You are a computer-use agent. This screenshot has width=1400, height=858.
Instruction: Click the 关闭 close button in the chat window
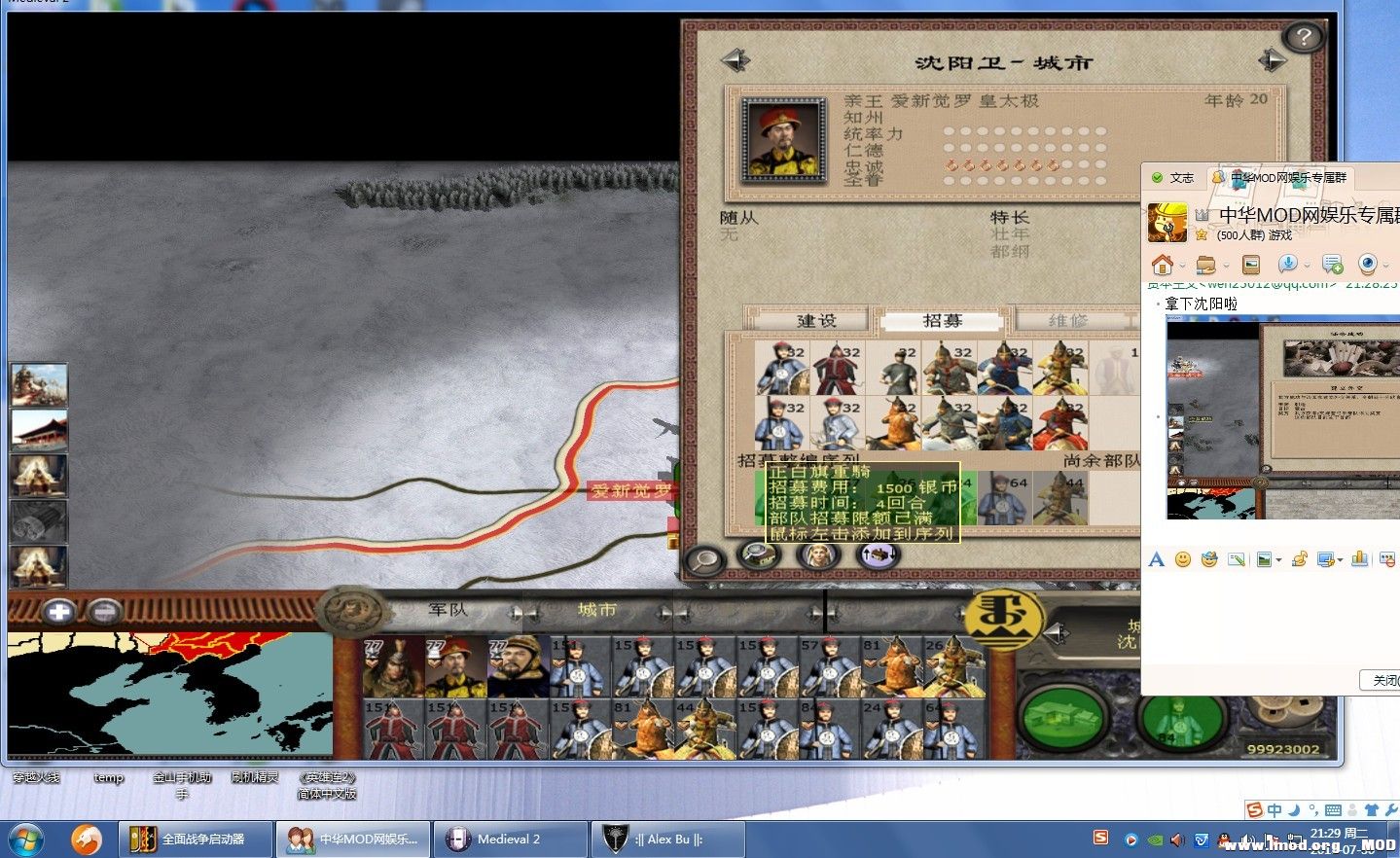point(1385,681)
